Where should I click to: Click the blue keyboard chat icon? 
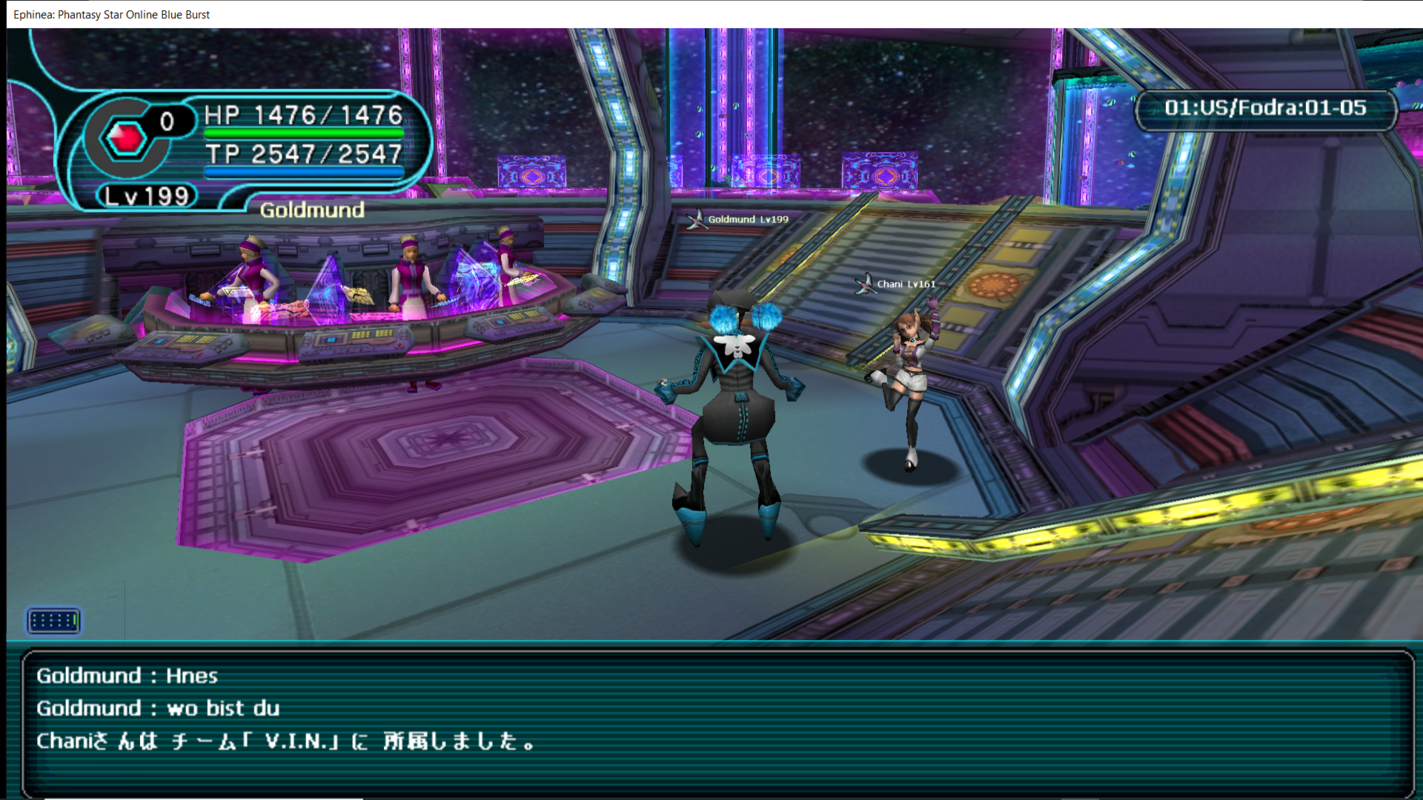point(54,621)
